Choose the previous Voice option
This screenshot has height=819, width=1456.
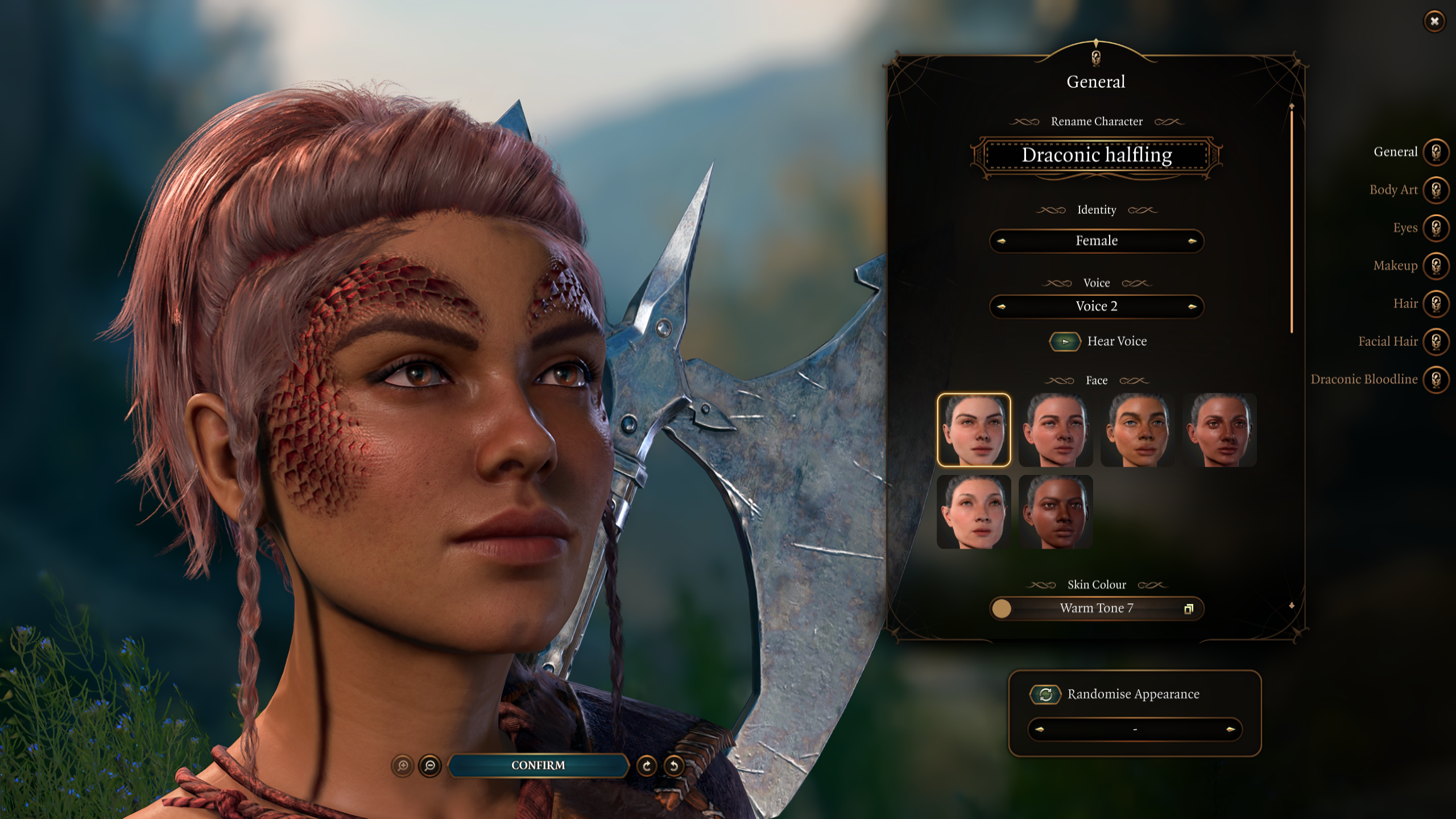coord(1002,307)
